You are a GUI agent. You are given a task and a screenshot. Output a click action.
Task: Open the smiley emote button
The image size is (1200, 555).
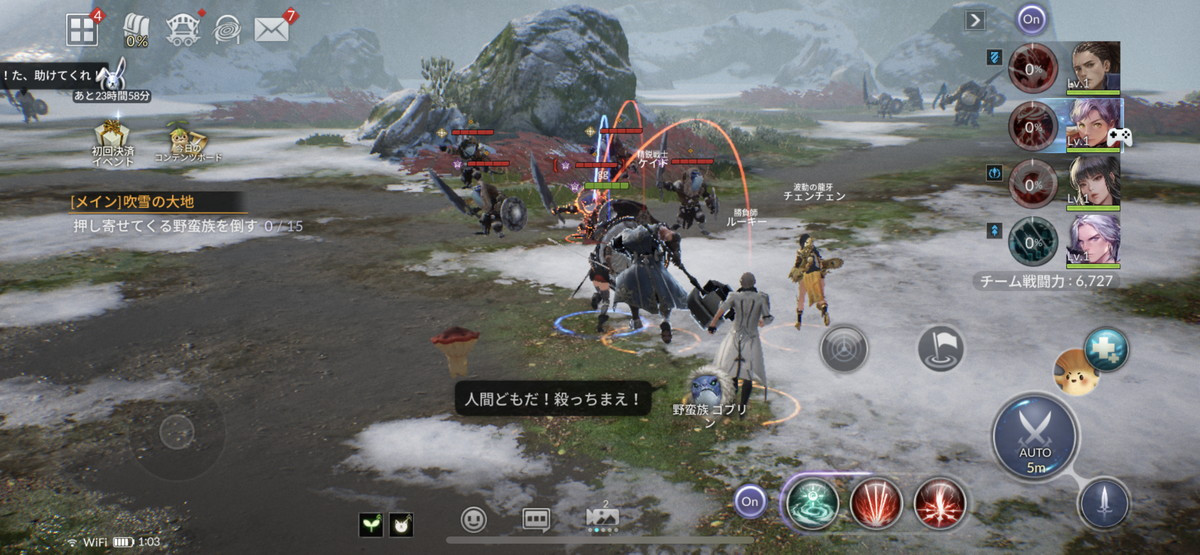tap(474, 520)
